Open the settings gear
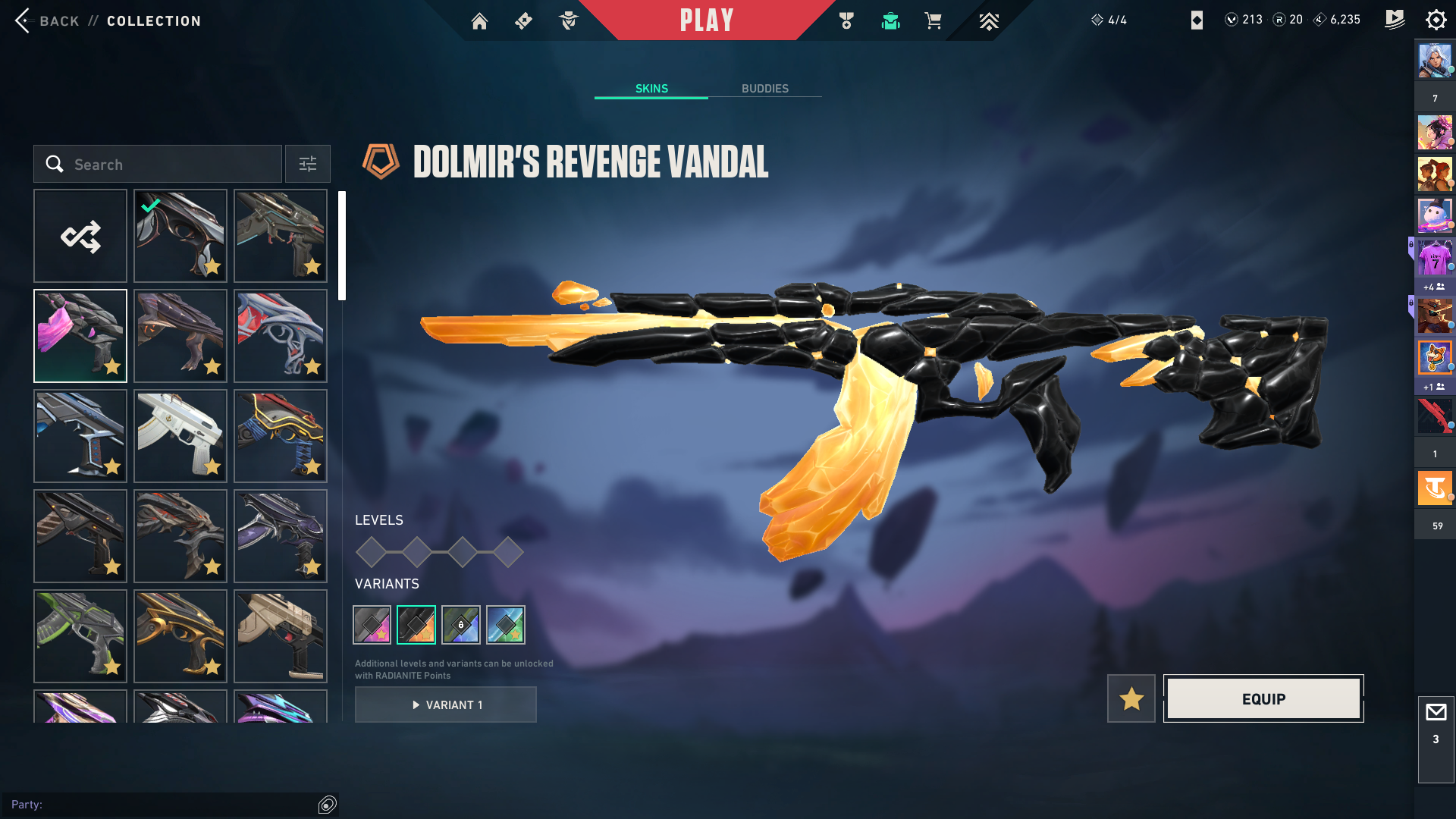 1436,20
